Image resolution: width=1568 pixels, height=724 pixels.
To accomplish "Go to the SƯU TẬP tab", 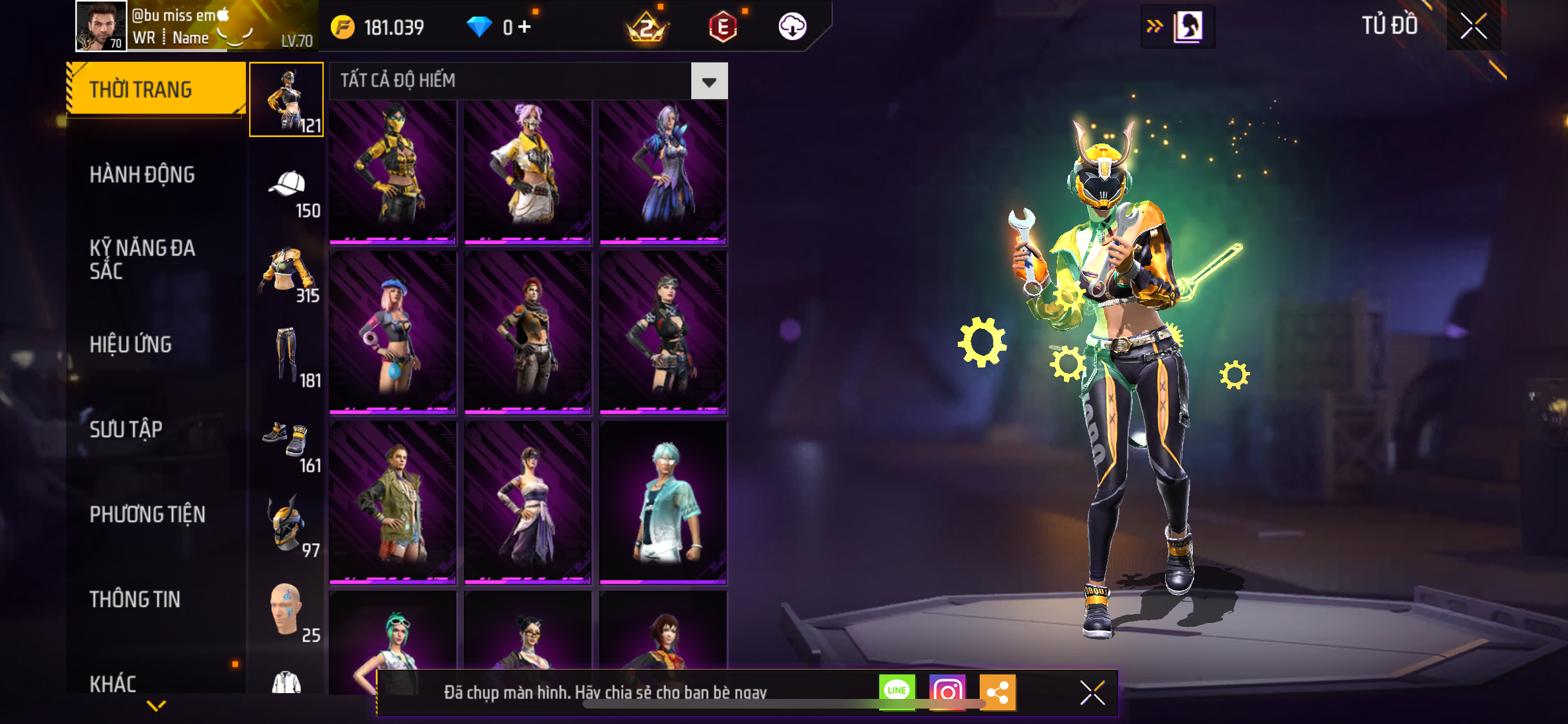I will pyautogui.click(x=126, y=429).
